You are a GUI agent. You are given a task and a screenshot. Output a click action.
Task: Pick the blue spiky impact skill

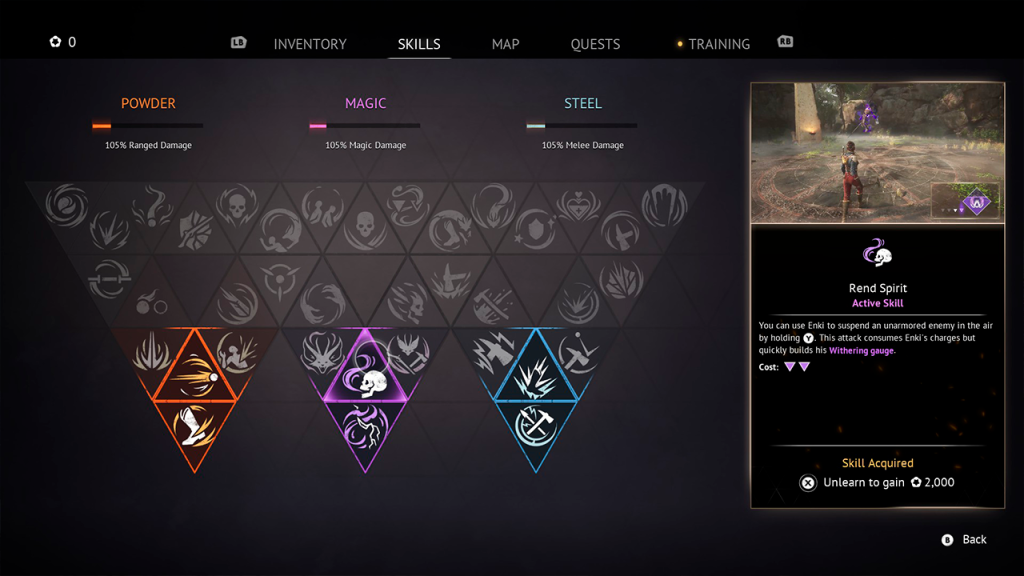536,377
